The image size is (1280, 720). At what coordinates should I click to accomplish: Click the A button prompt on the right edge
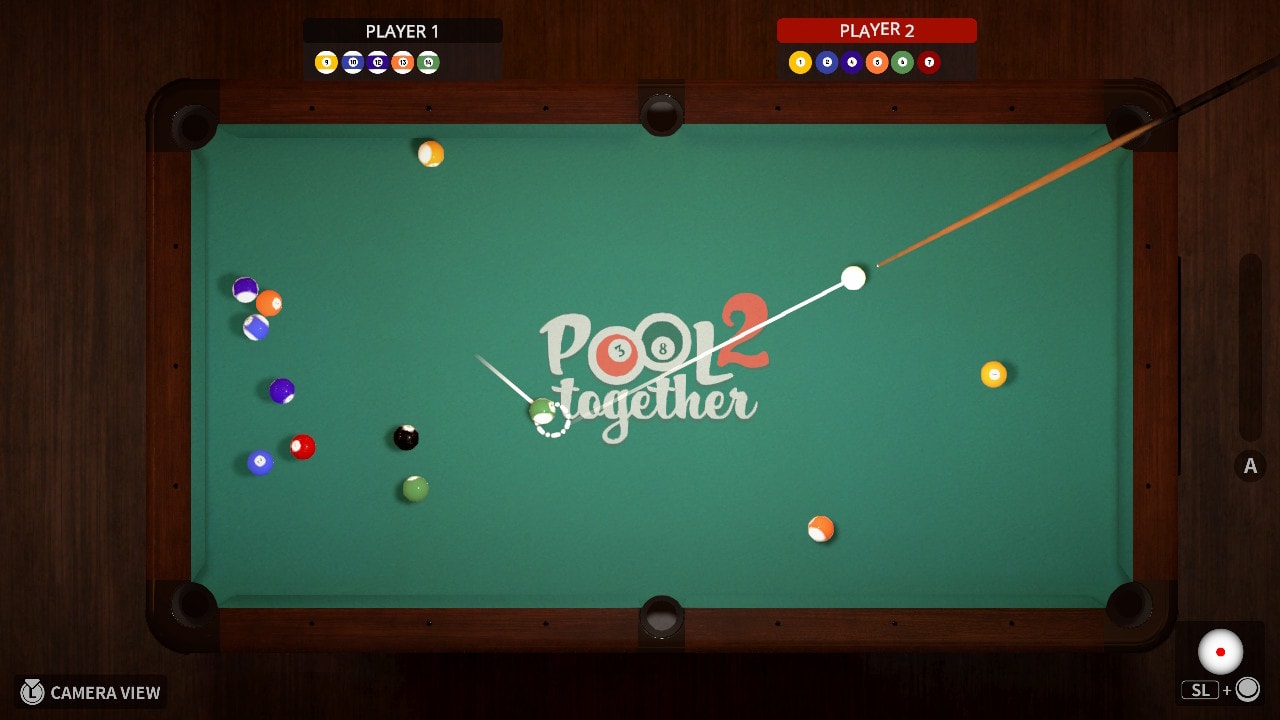point(1249,465)
